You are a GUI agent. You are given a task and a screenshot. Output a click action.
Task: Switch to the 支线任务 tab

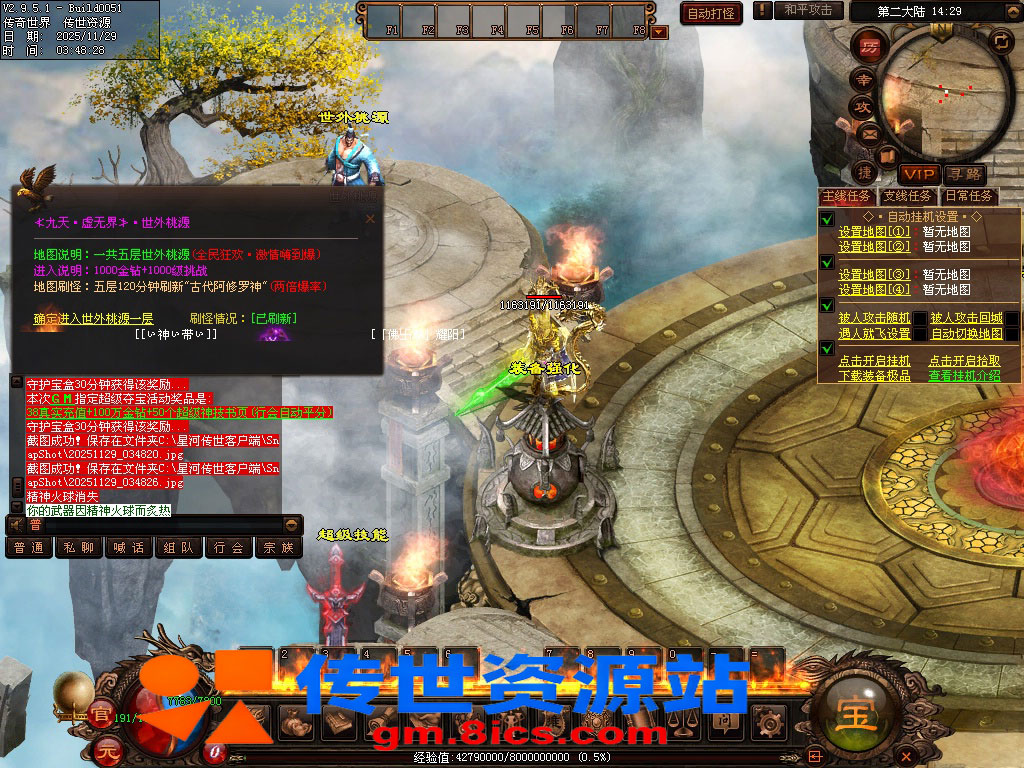click(x=907, y=196)
